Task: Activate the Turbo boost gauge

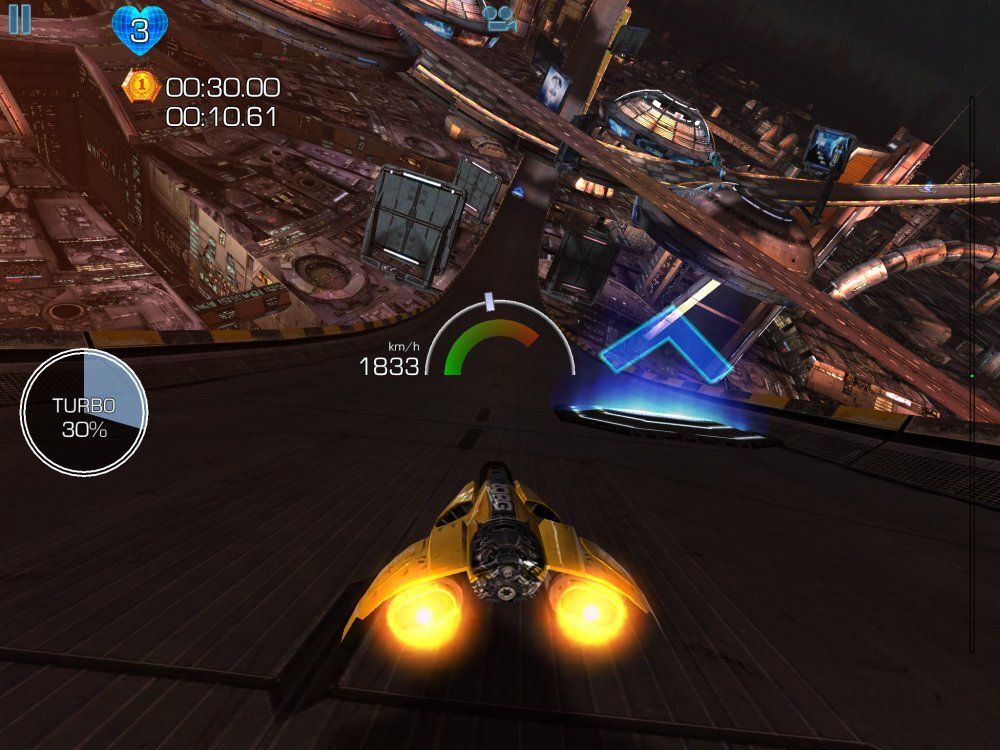Action: (84, 412)
